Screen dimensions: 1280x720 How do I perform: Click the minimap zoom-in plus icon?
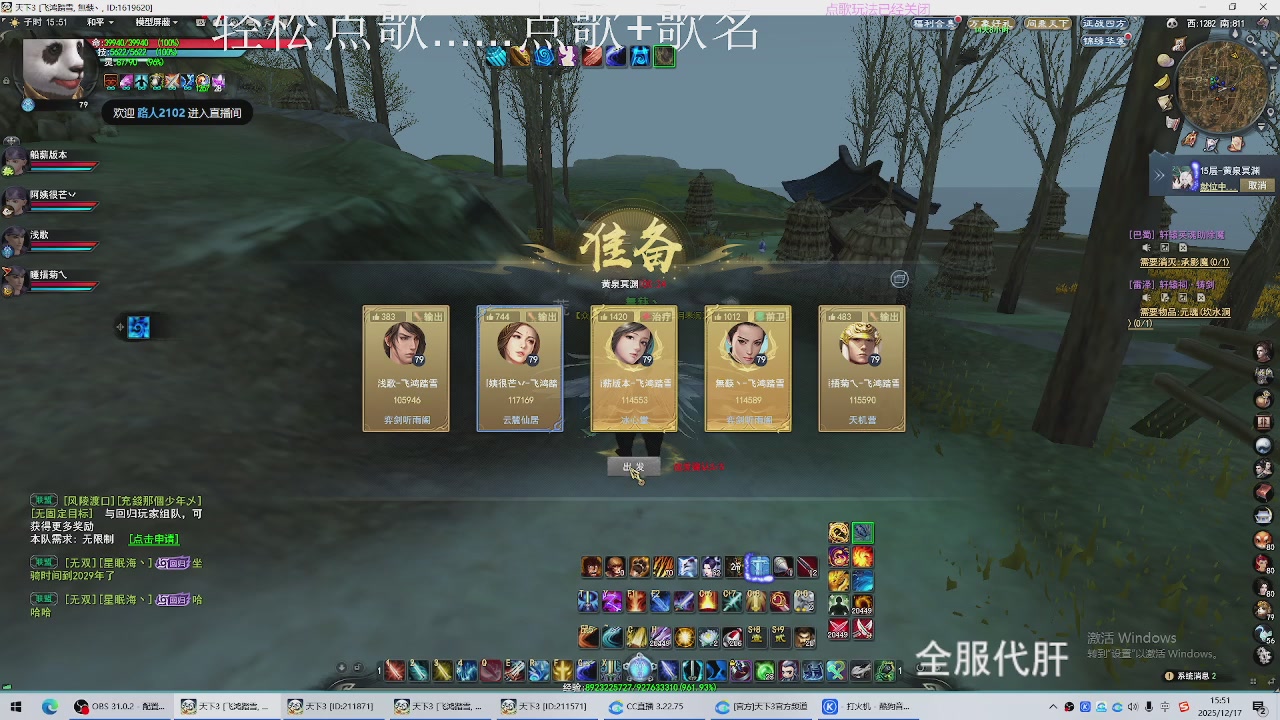(x=1264, y=52)
